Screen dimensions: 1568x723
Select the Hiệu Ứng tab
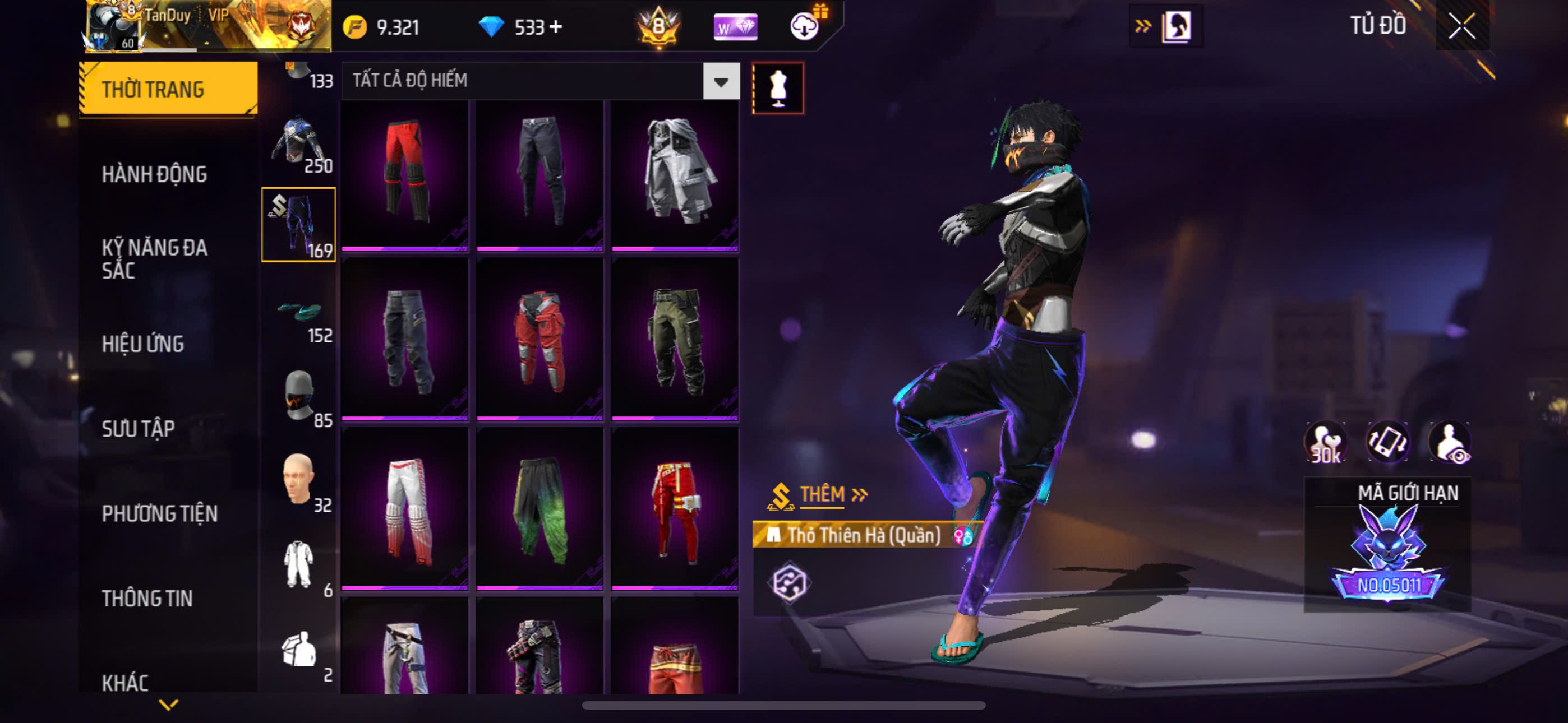click(x=142, y=344)
